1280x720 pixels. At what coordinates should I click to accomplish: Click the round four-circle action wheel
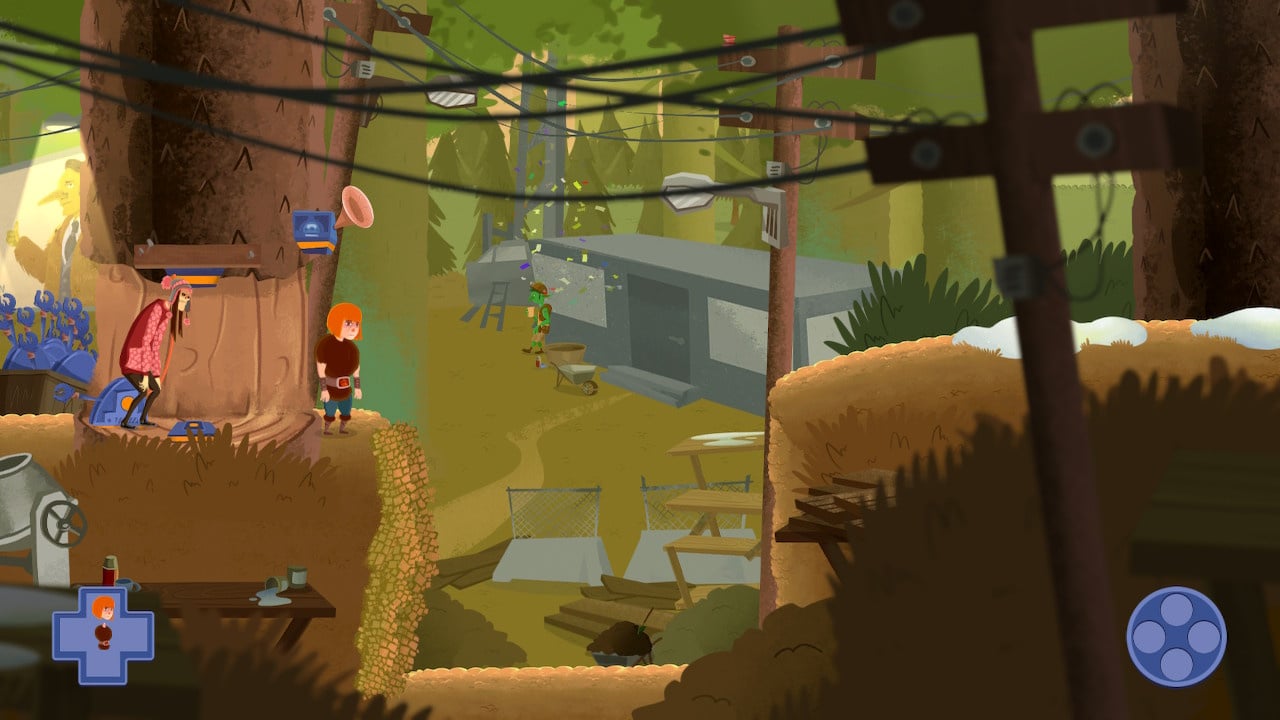(x=1176, y=636)
